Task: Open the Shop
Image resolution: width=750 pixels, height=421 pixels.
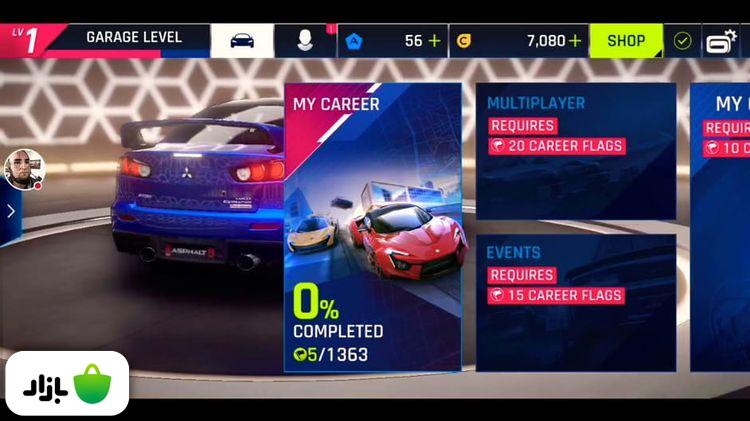Action: (626, 41)
